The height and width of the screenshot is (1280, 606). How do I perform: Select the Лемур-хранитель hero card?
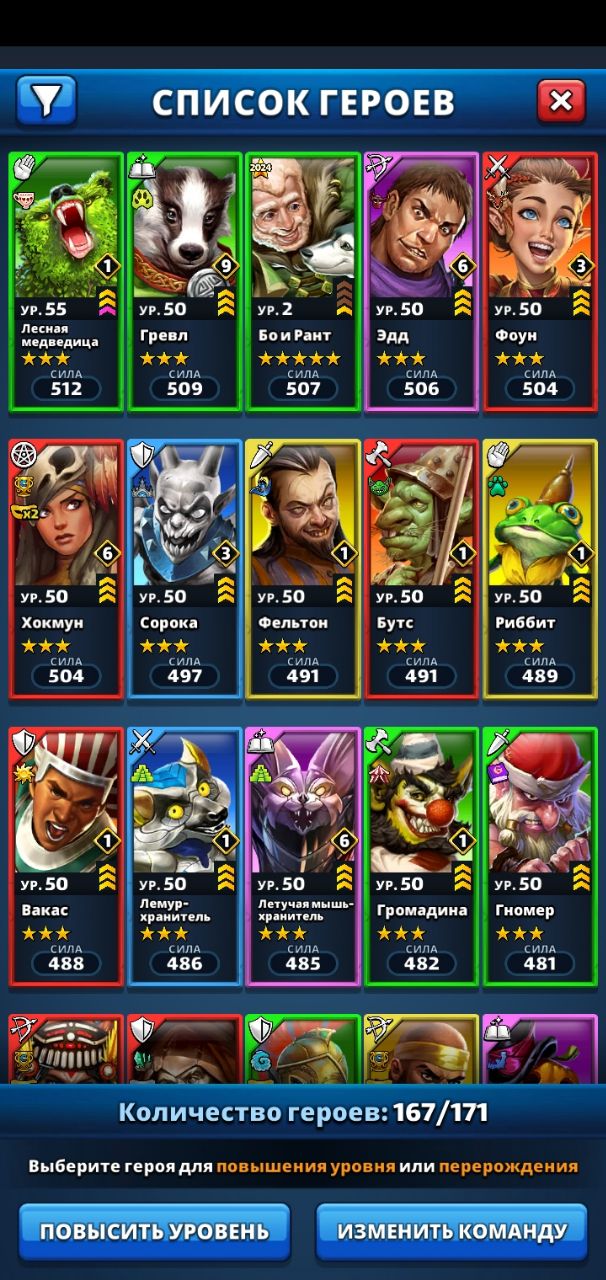tap(184, 856)
